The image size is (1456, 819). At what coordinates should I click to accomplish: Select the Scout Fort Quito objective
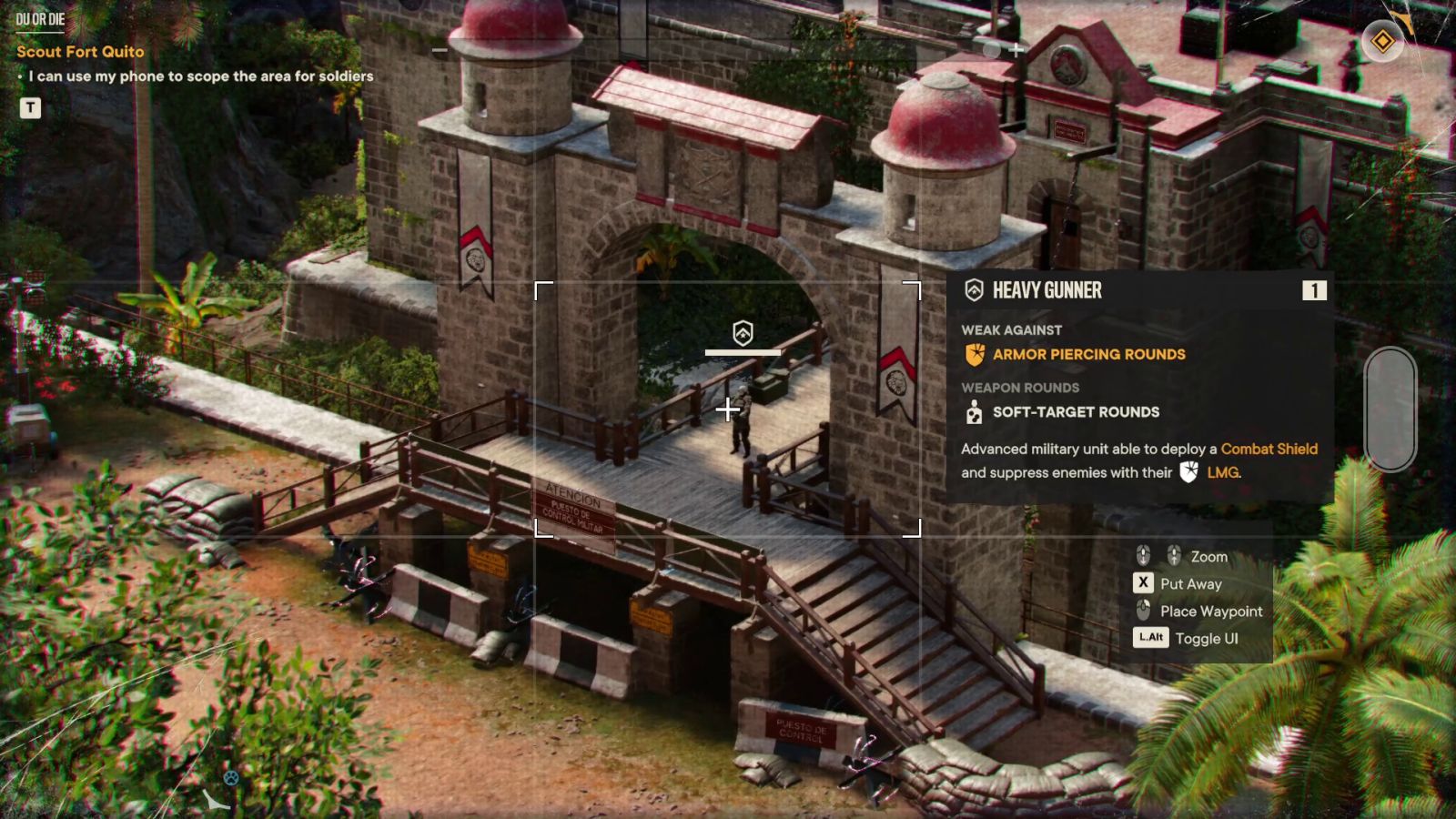(80, 52)
